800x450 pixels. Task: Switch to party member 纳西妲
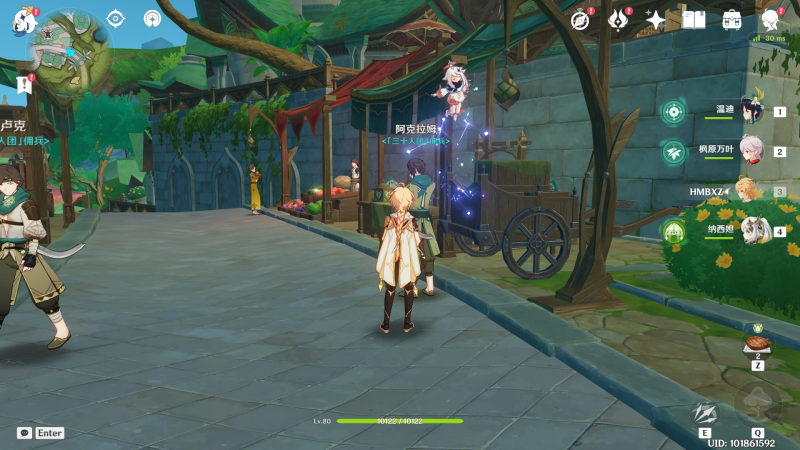tap(751, 231)
